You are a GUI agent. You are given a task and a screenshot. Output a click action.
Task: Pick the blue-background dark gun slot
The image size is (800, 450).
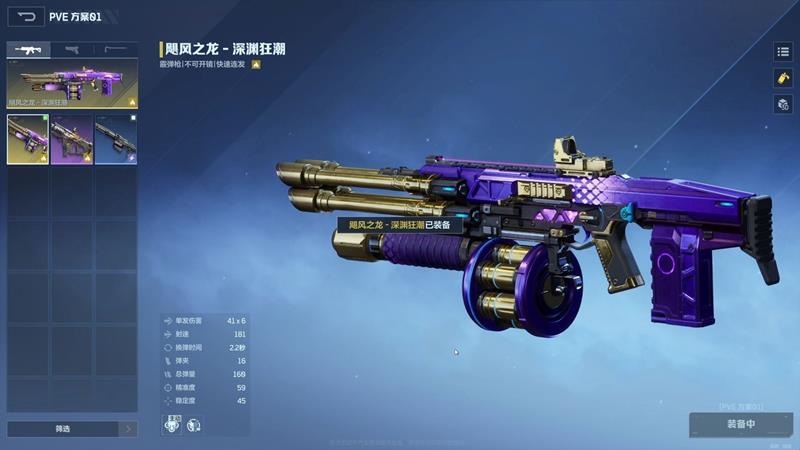pyautogui.click(x=116, y=139)
